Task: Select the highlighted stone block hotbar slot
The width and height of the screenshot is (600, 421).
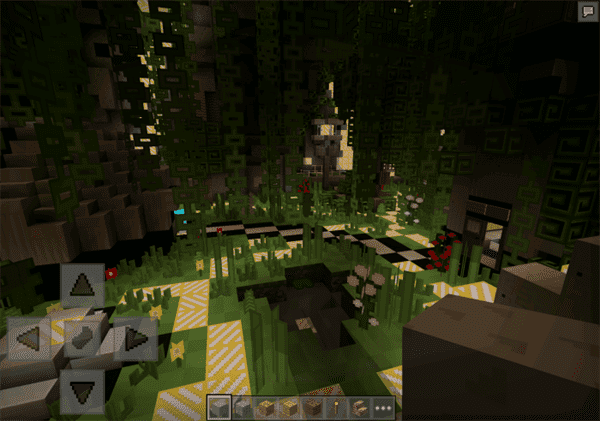Action: (219, 408)
